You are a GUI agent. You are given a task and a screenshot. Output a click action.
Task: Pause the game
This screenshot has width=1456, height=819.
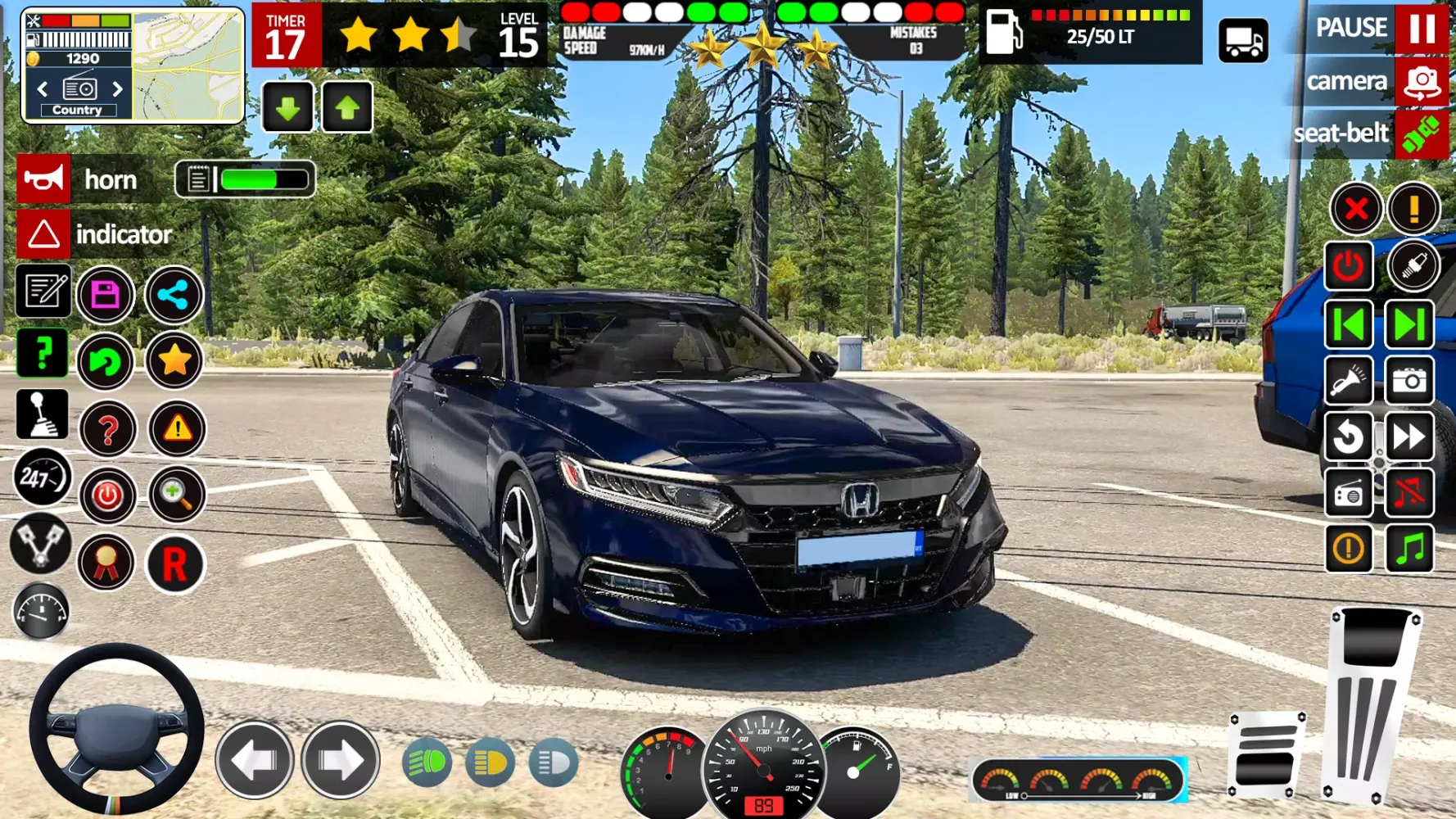pos(1422,28)
